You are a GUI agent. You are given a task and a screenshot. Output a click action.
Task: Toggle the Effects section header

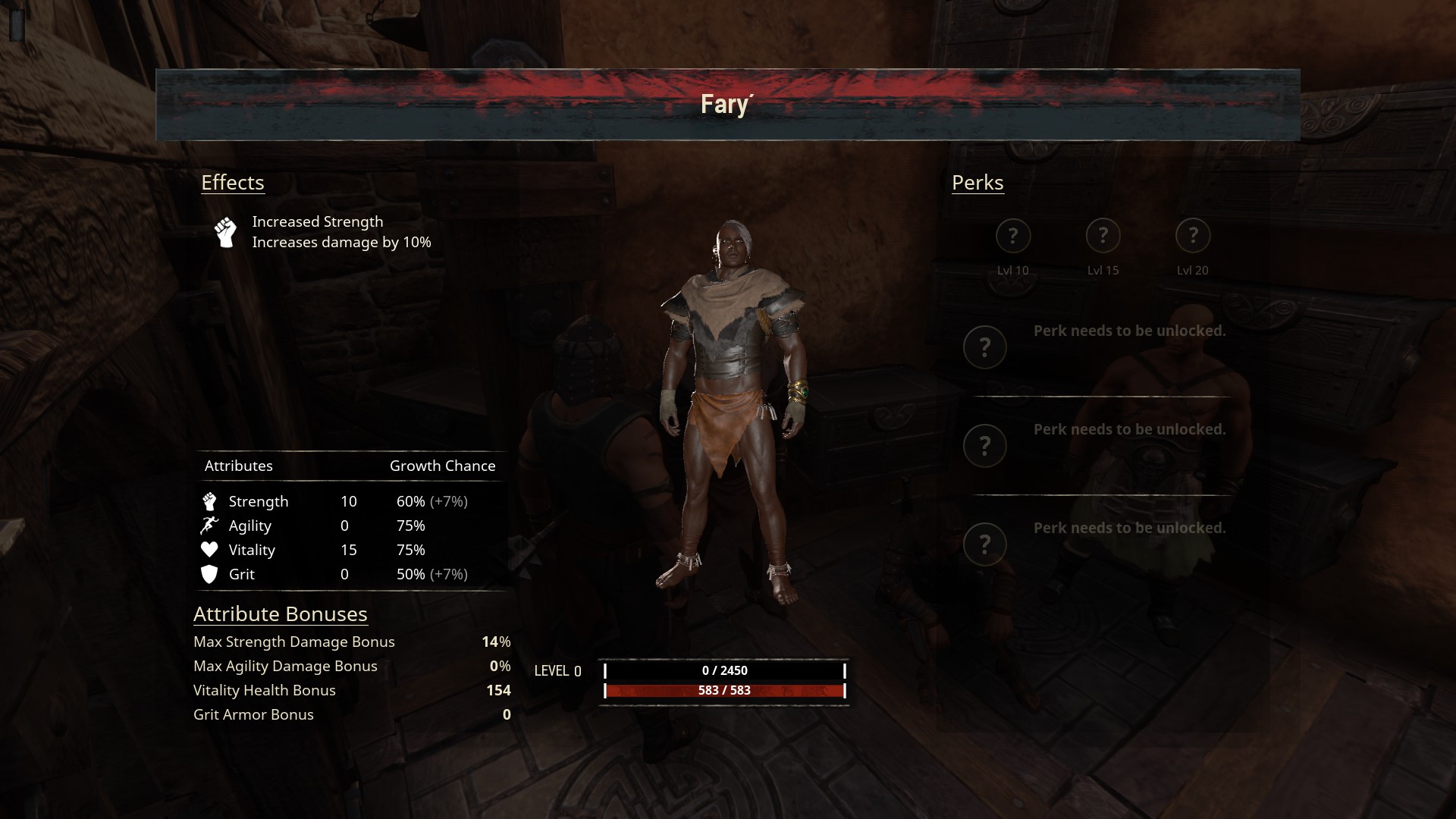tap(233, 182)
